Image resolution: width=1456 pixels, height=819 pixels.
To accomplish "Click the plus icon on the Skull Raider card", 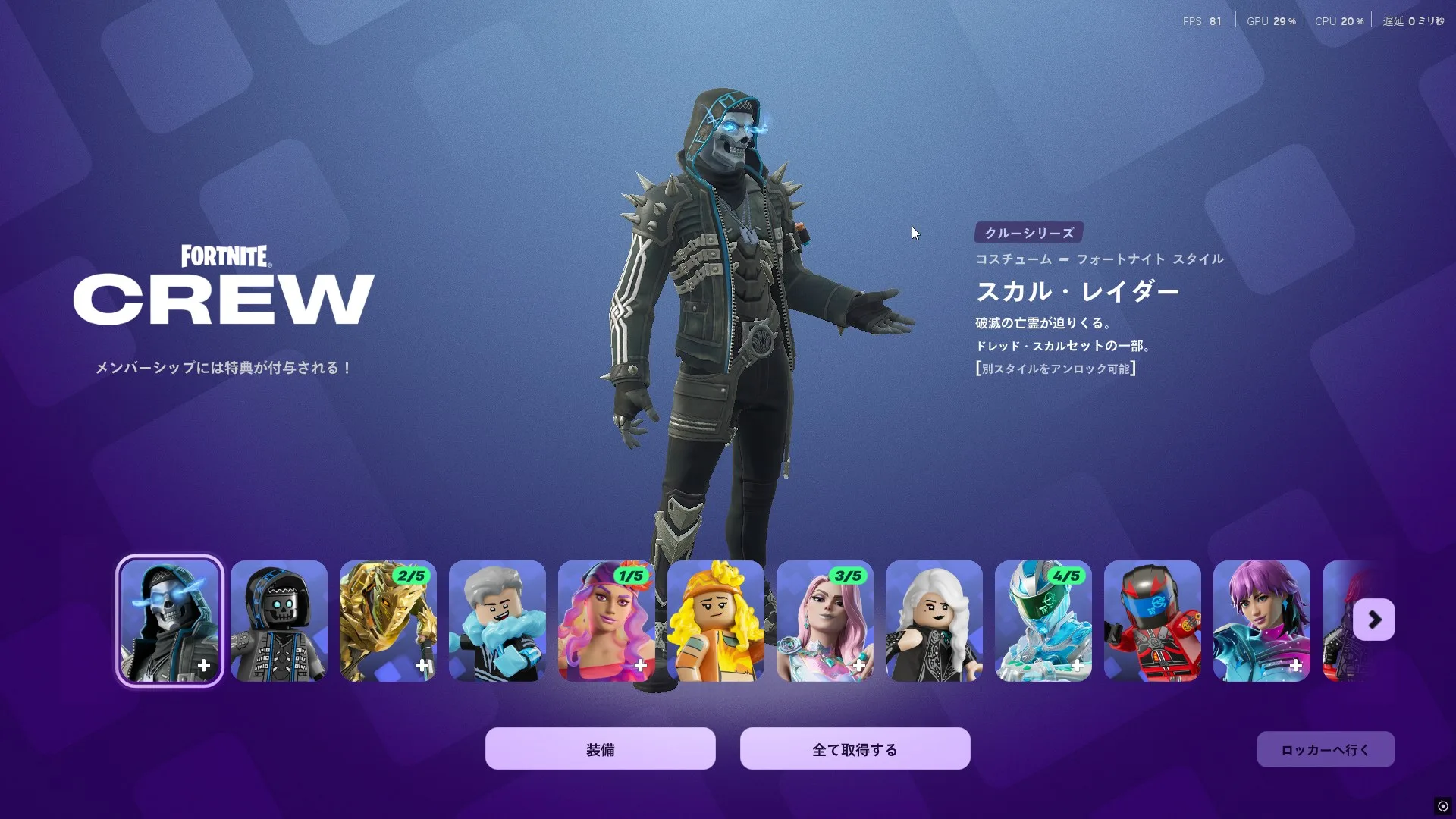I will 202,666.
